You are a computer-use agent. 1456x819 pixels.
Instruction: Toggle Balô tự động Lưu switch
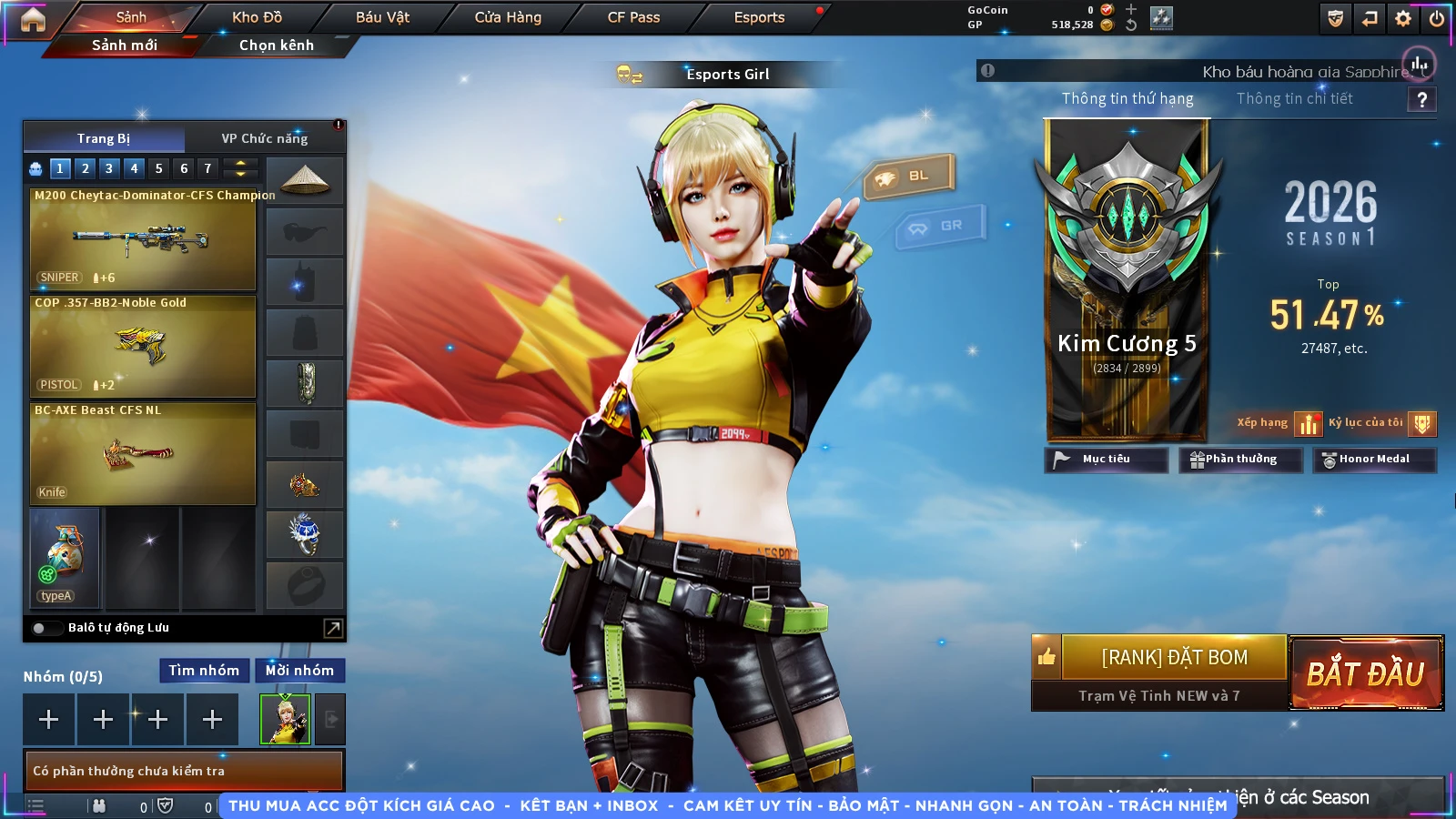[40, 628]
